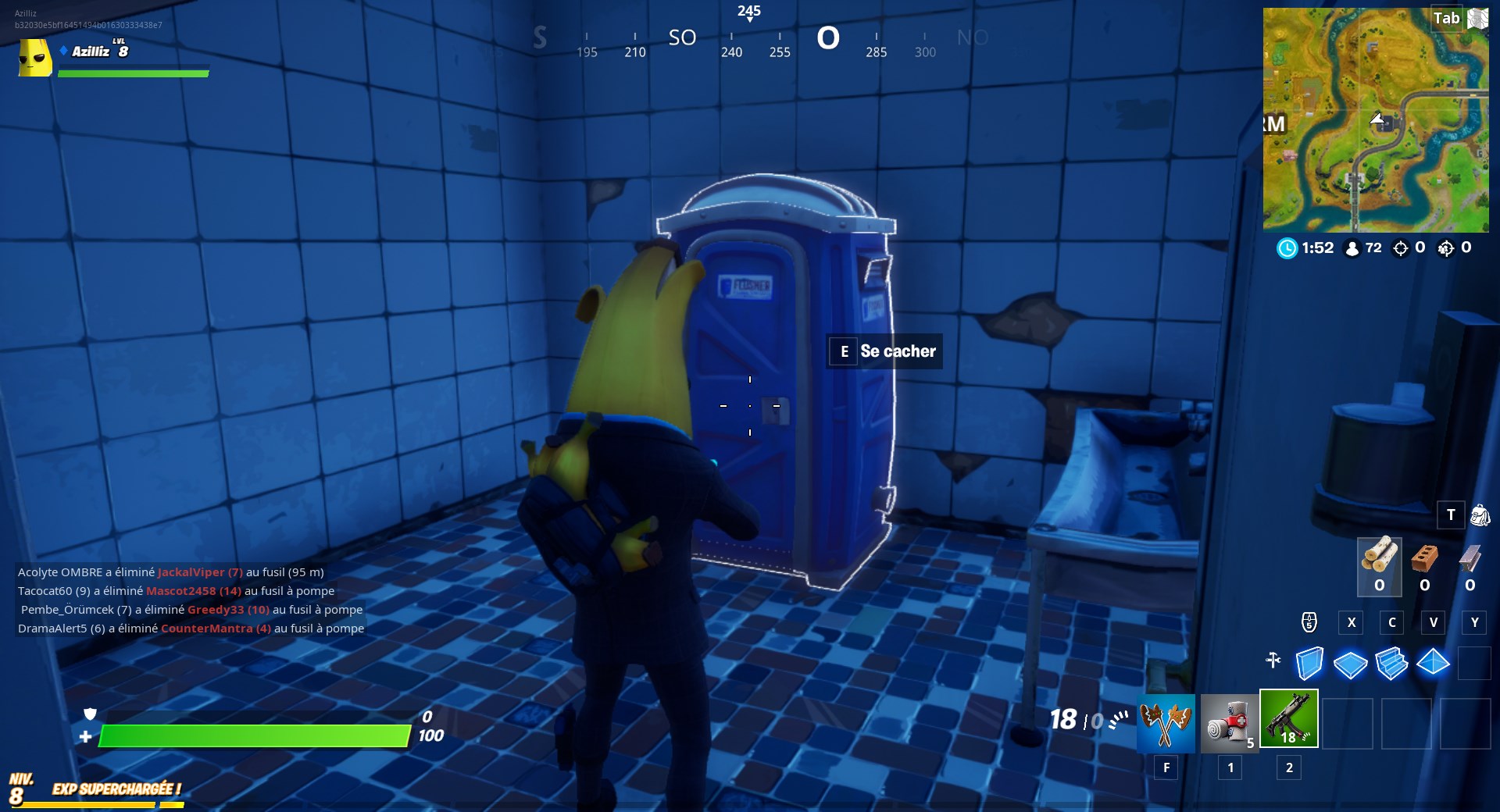Click the bandages item in slot 1

coord(1229,721)
